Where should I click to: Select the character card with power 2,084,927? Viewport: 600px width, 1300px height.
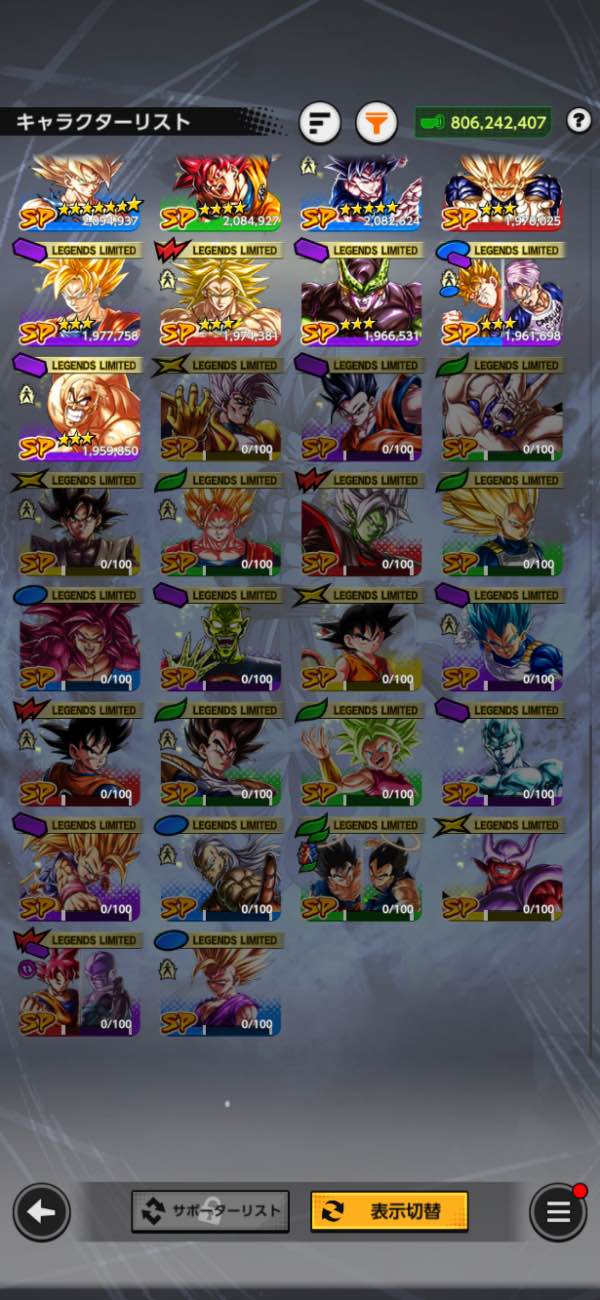(221, 194)
